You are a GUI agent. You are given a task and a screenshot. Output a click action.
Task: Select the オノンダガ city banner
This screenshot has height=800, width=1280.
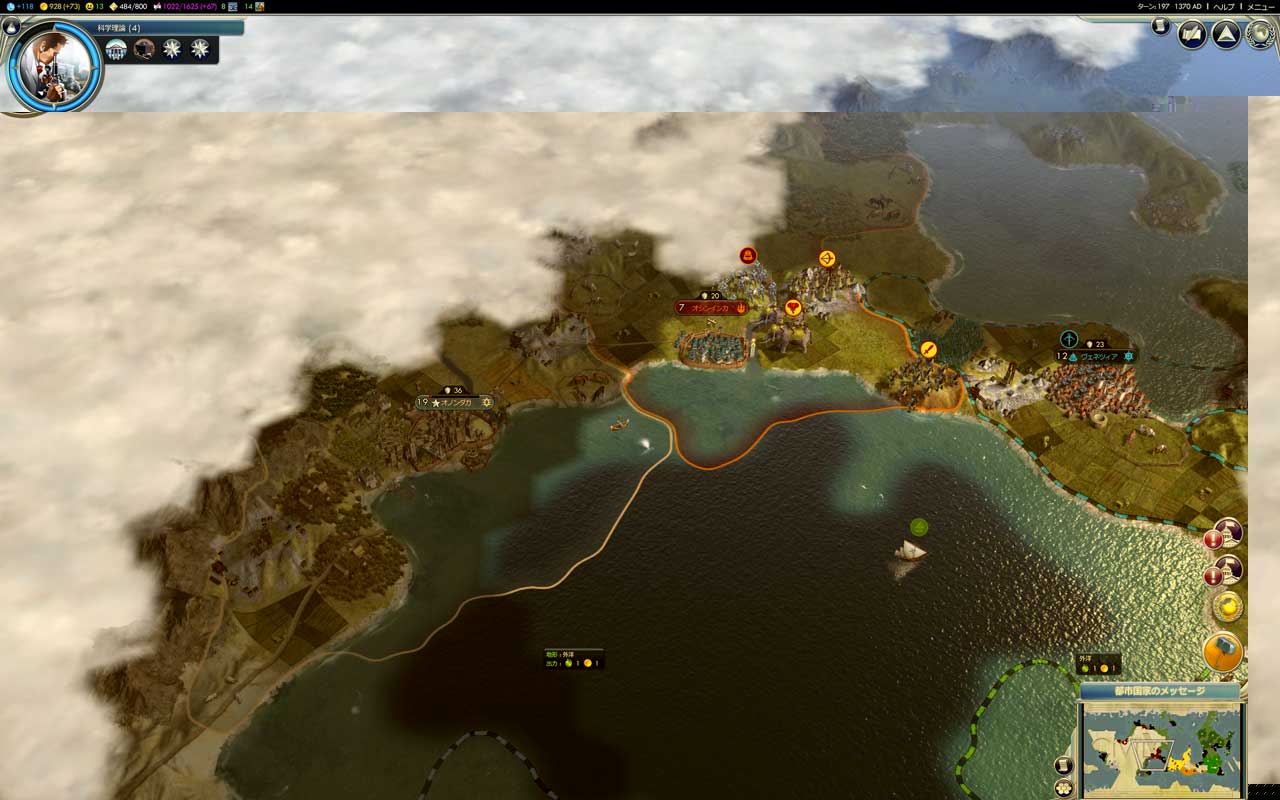[x=456, y=402]
